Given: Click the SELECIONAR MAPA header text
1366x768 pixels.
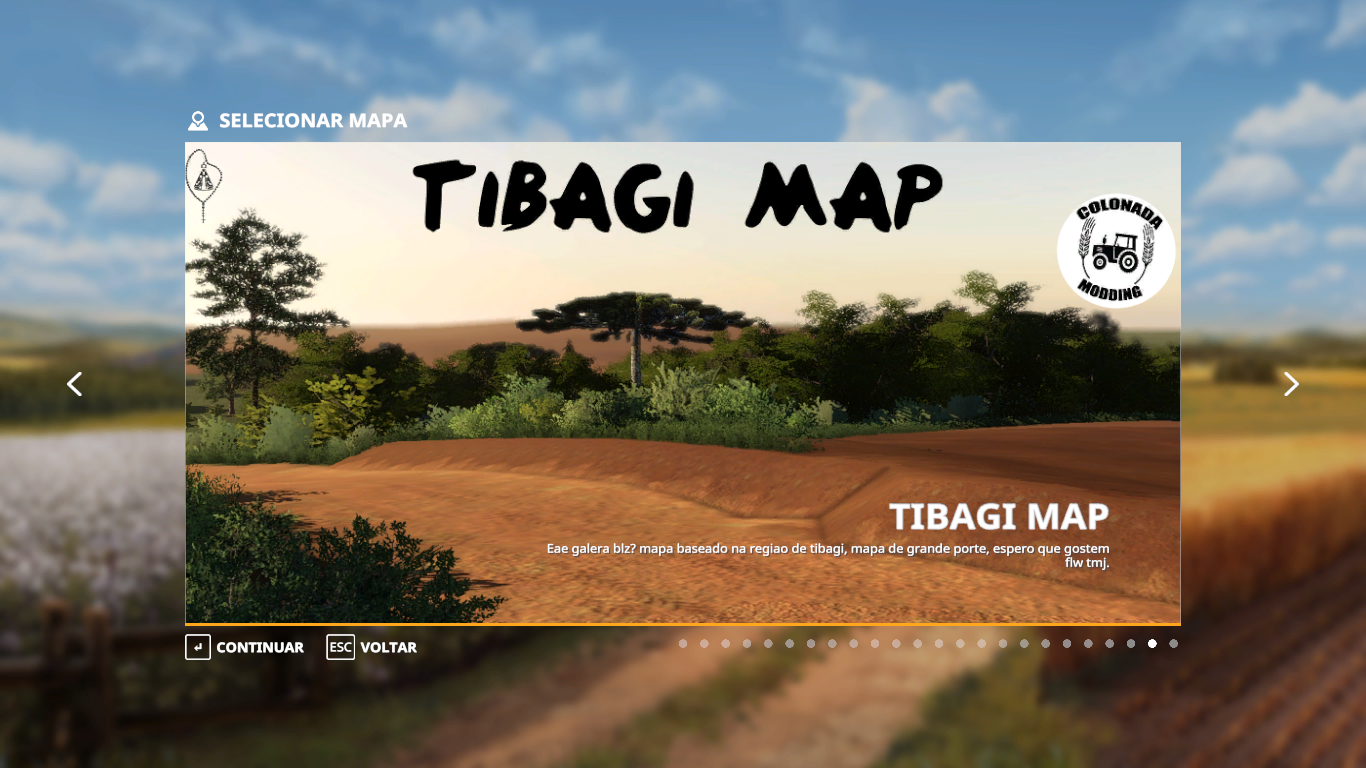Looking at the screenshot, I should click(312, 121).
